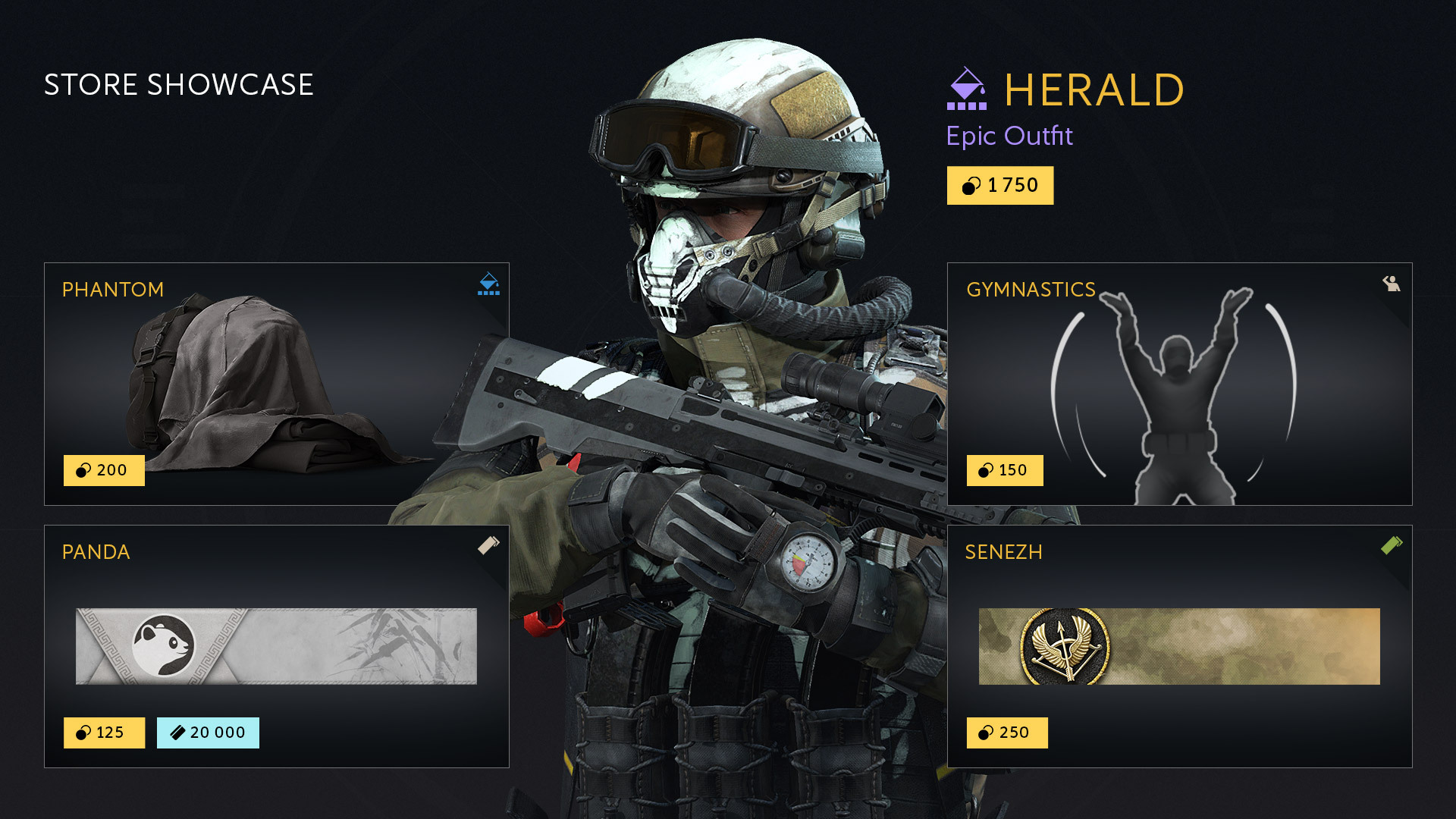Buy Gymnastics for 150 credits

tap(1004, 470)
